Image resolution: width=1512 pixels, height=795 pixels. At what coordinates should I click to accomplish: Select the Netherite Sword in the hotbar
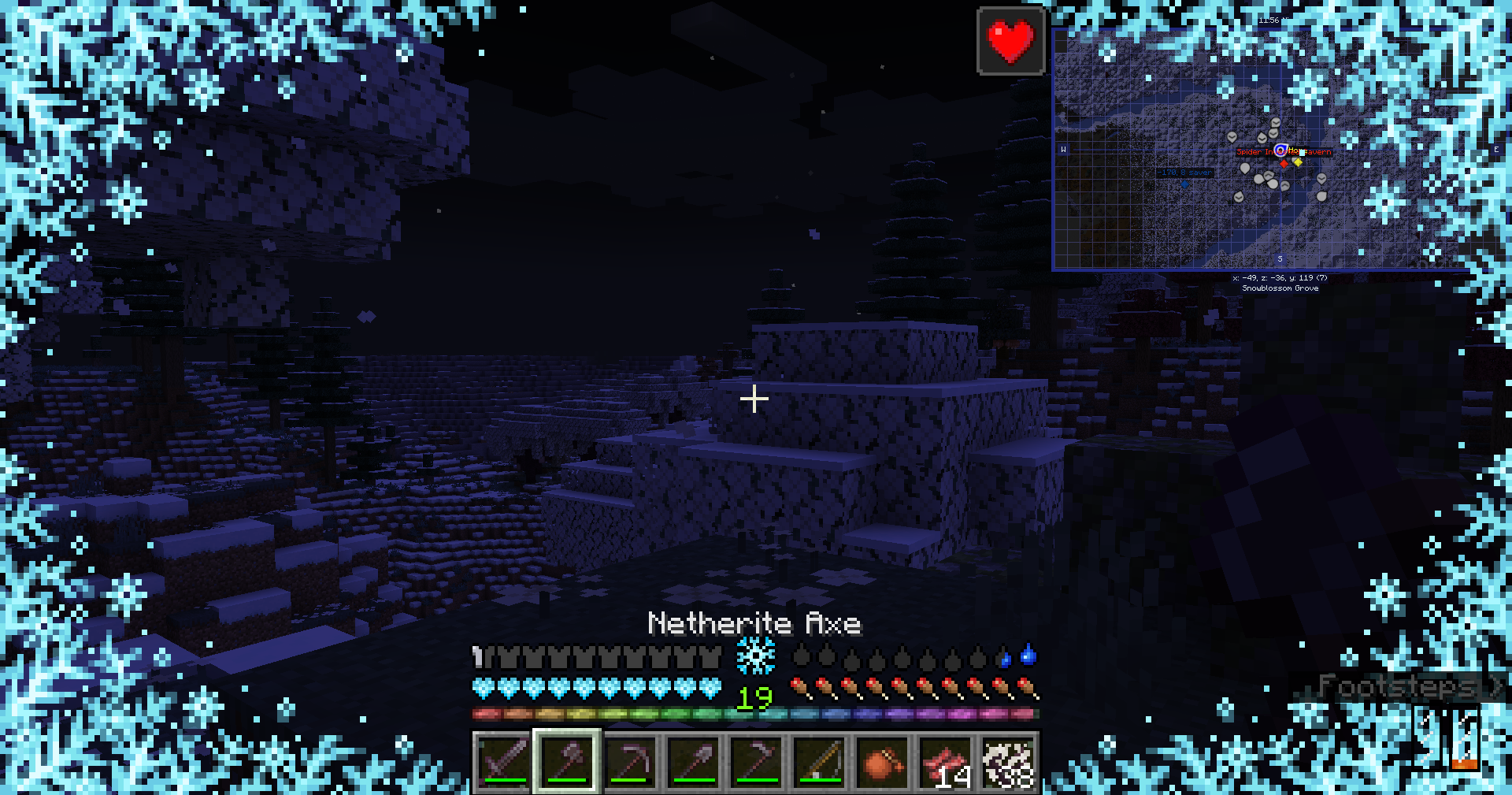tap(502, 761)
